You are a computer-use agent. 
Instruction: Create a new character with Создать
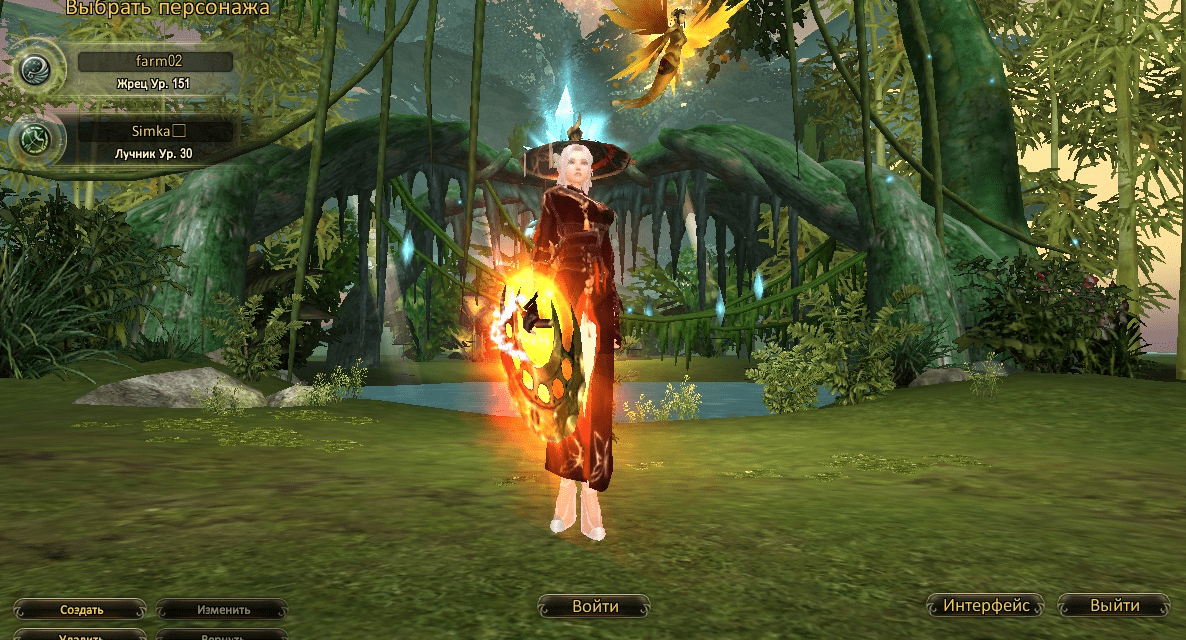(x=81, y=609)
